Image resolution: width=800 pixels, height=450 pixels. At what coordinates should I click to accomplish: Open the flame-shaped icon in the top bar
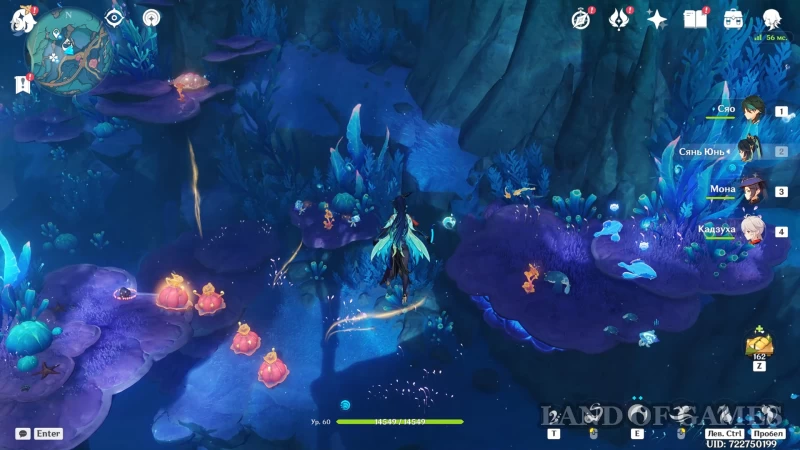pos(619,19)
